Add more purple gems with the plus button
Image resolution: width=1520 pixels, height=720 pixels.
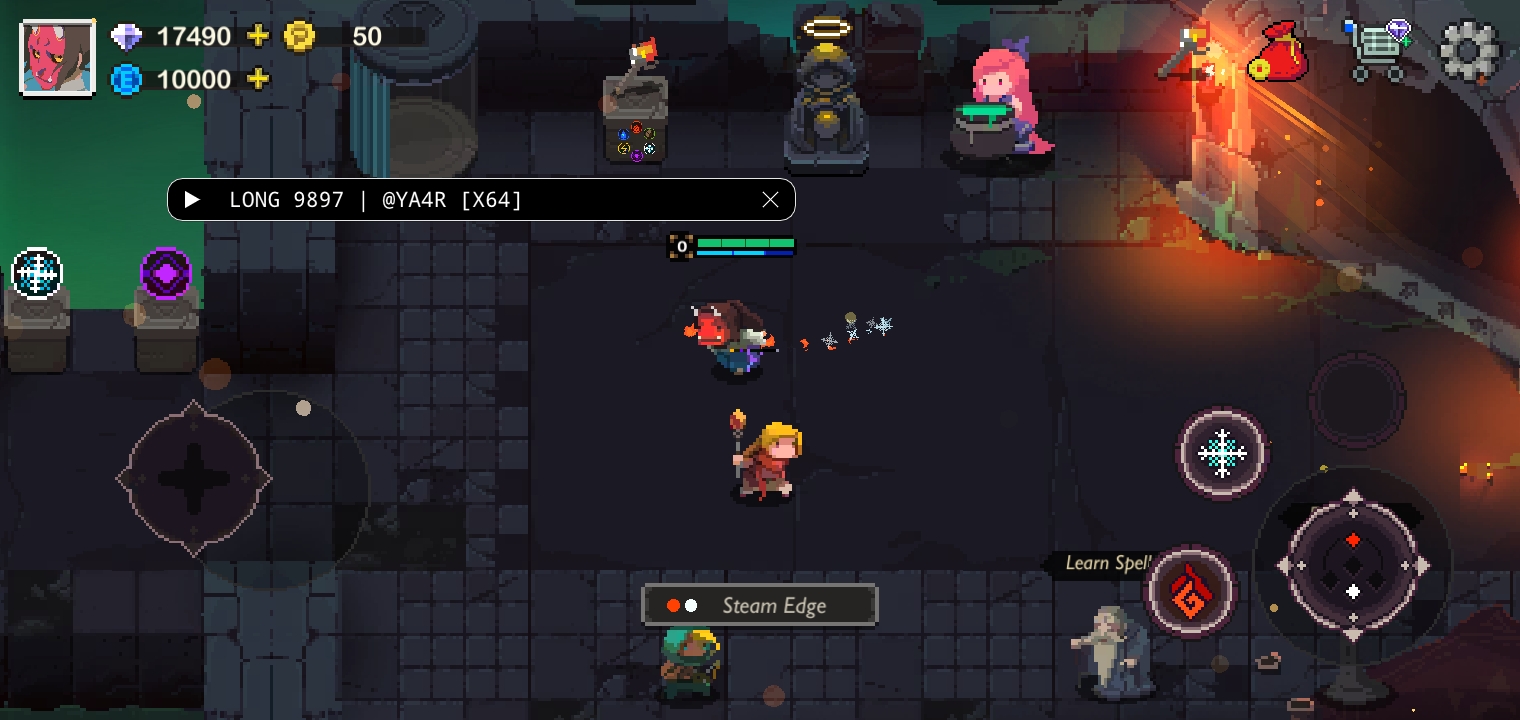258,37
